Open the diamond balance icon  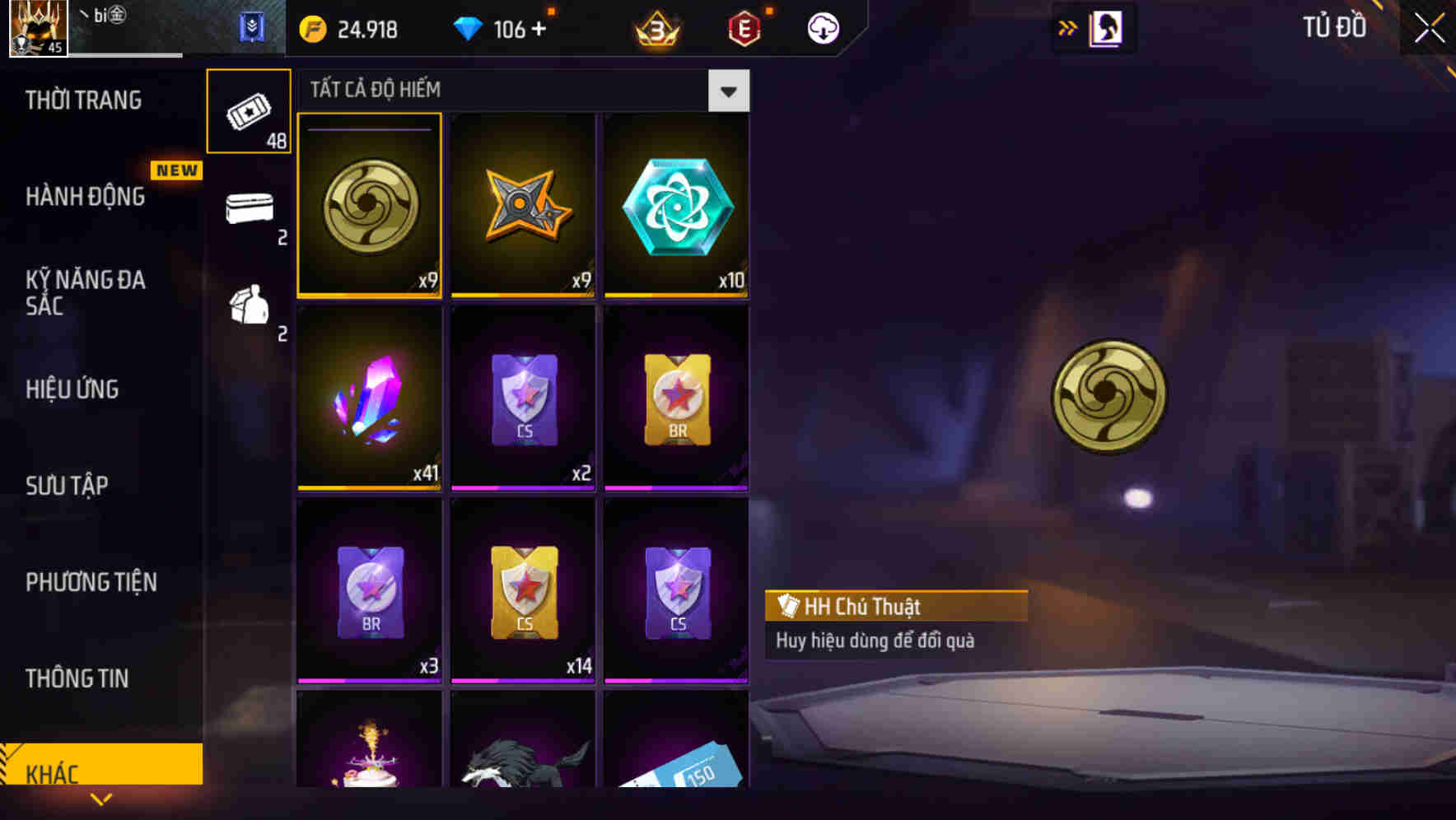[x=469, y=29]
